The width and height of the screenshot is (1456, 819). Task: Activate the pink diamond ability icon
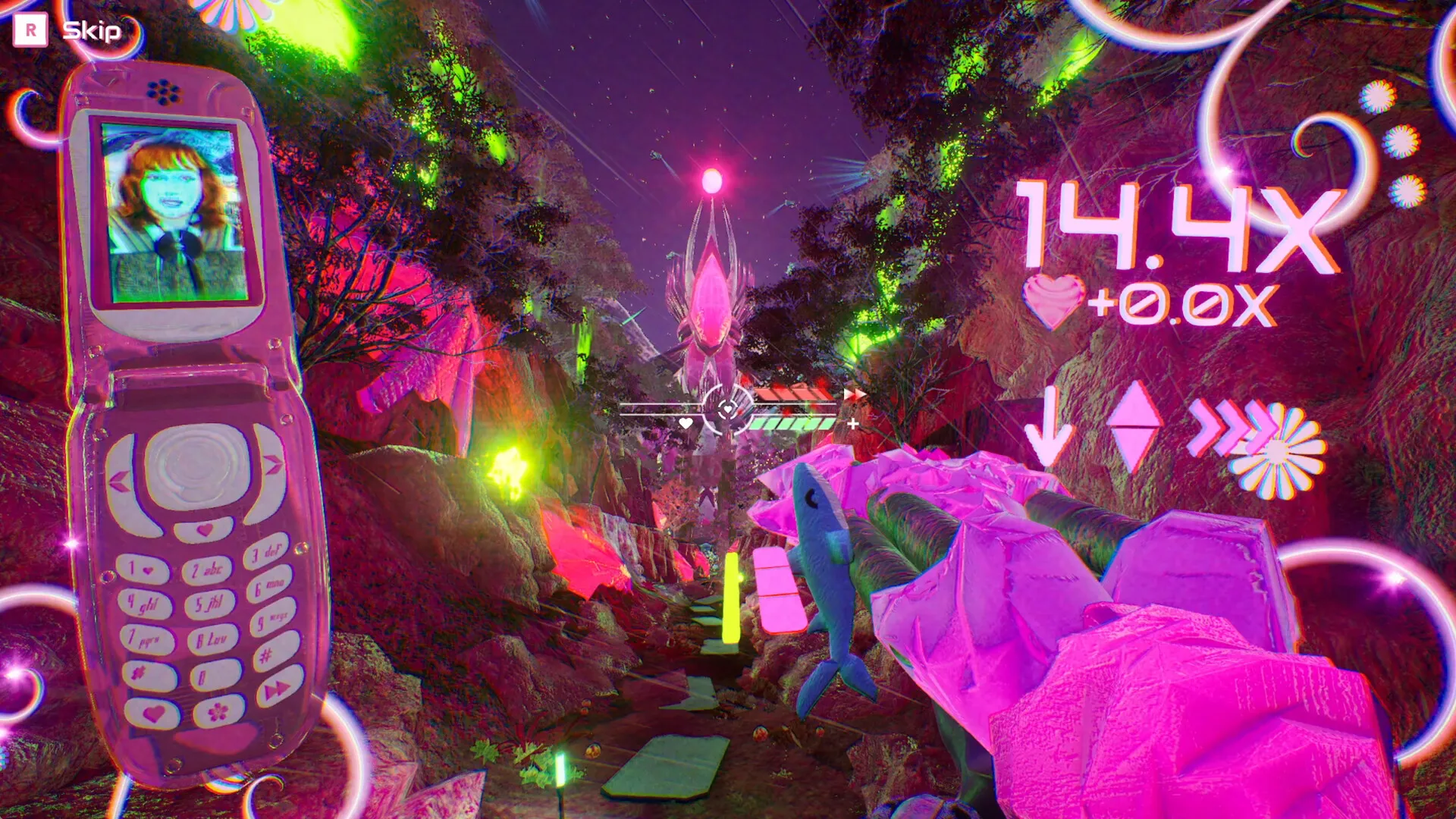1134,427
